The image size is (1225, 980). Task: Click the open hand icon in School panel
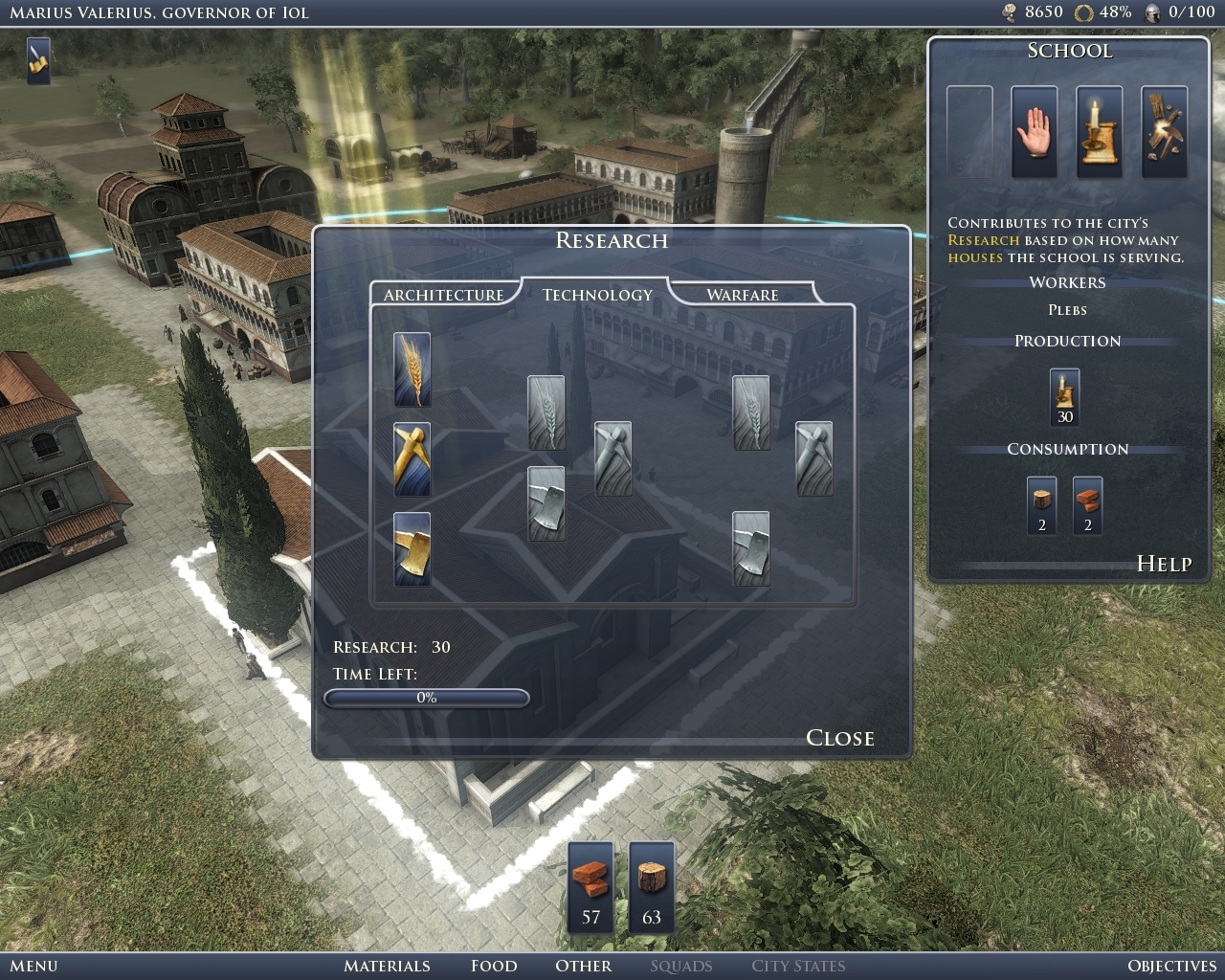click(1035, 132)
